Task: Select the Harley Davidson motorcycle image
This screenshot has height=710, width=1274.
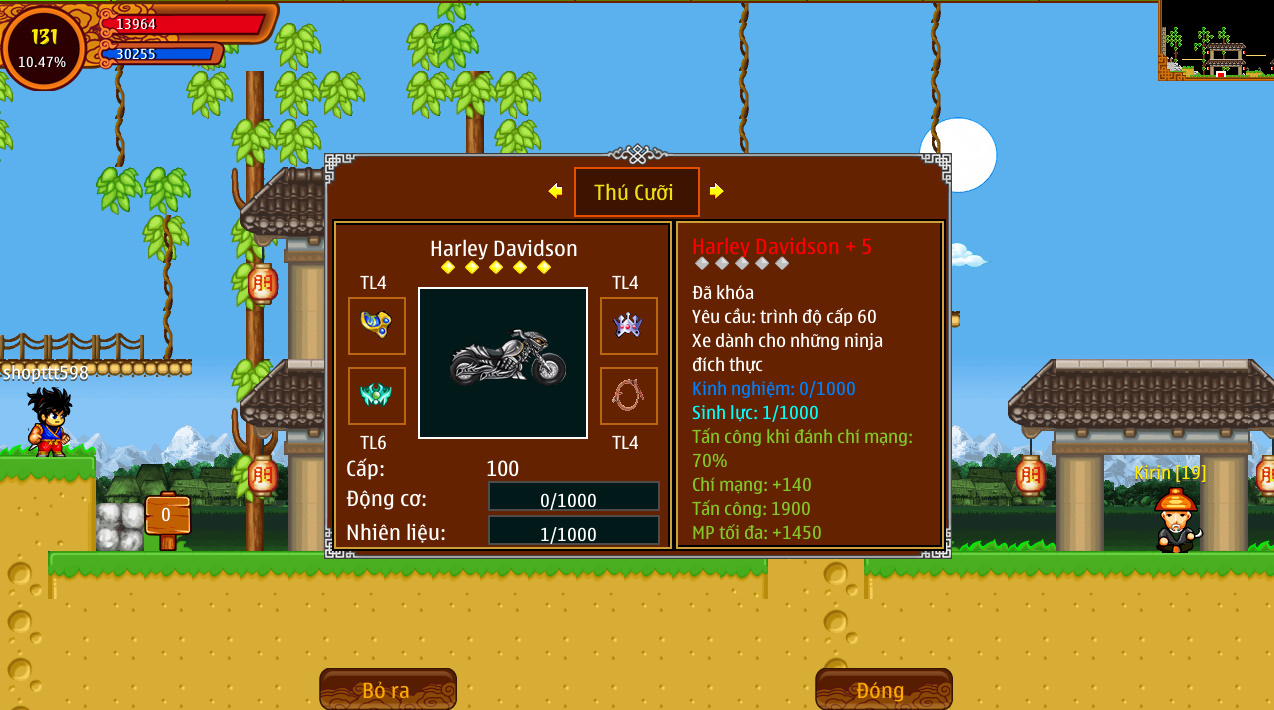Action: pyautogui.click(x=503, y=363)
